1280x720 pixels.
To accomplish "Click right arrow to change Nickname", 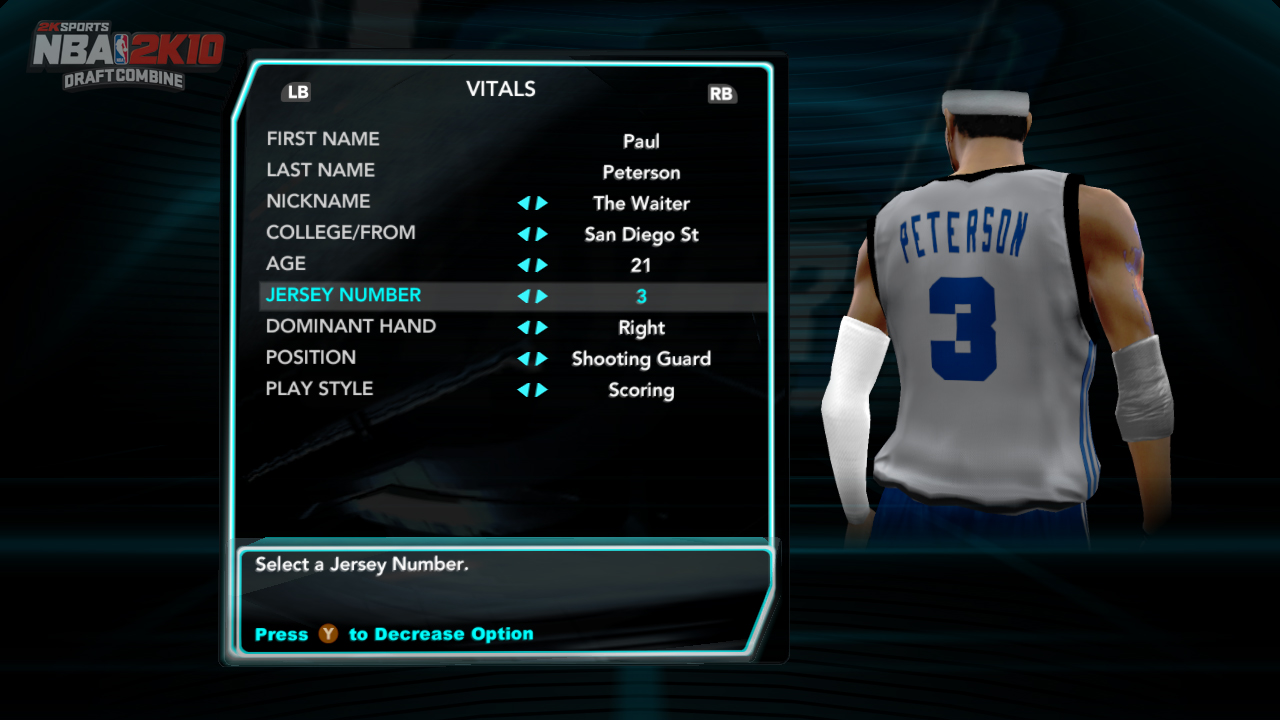I will [x=542, y=203].
